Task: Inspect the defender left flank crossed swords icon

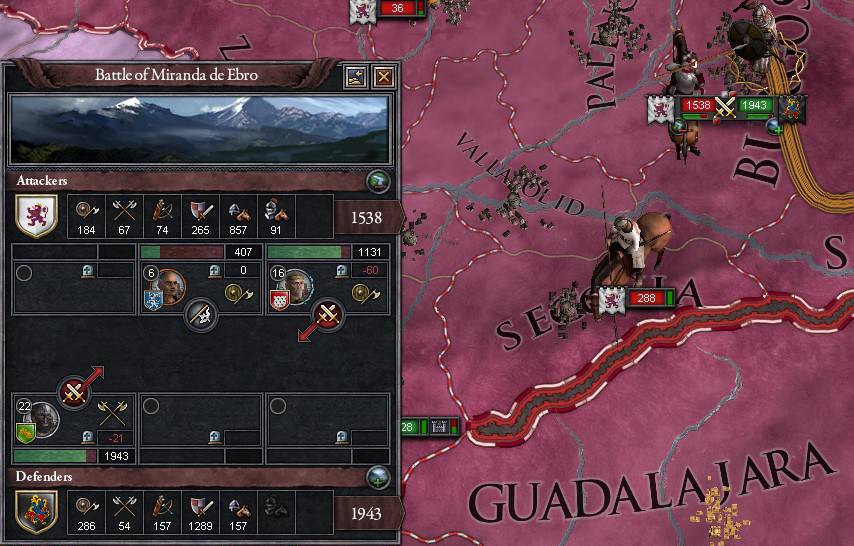Action: click(x=74, y=392)
